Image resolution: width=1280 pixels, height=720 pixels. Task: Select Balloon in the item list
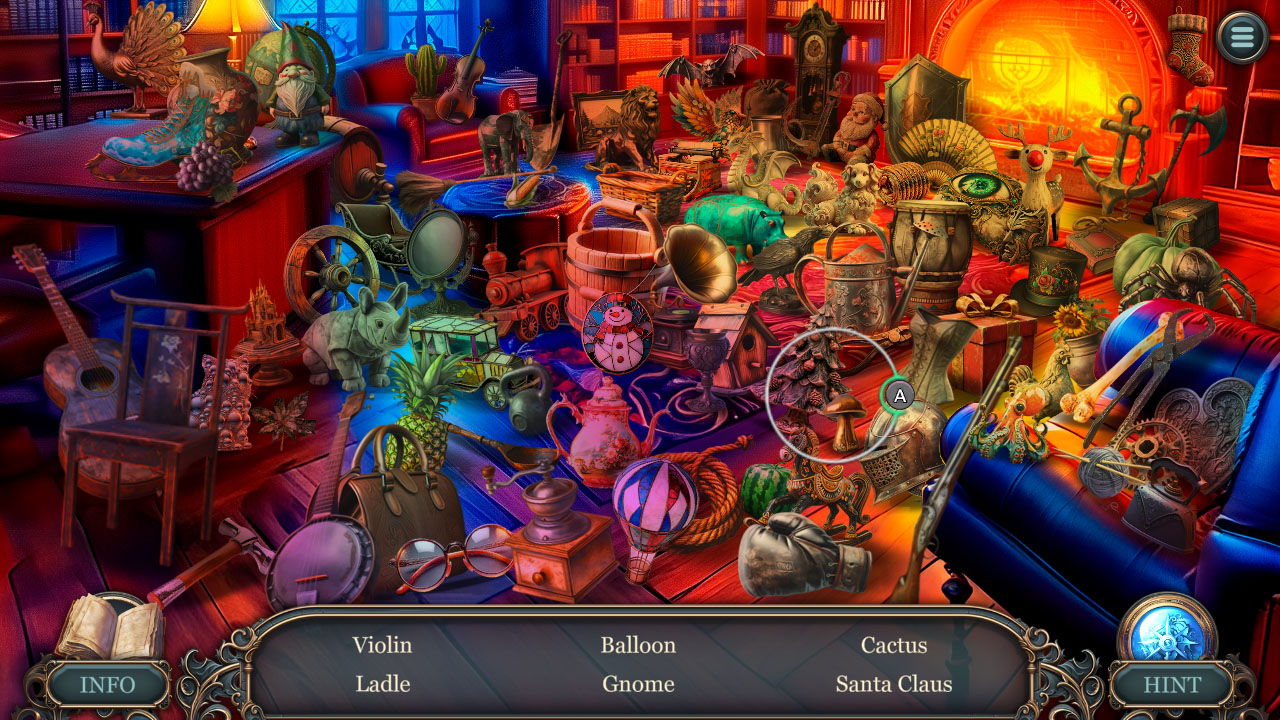point(638,645)
